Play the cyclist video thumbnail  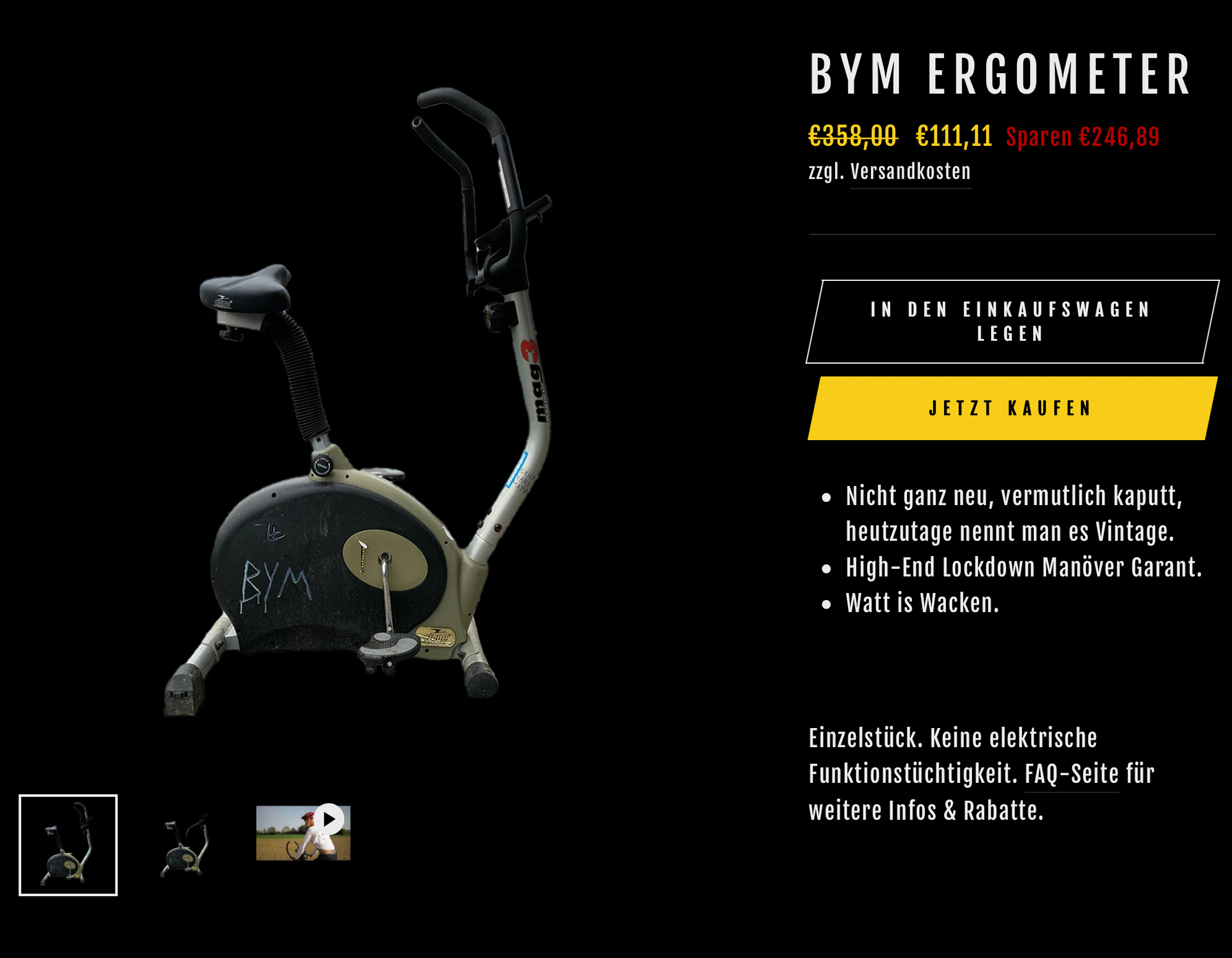(x=303, y=833)
